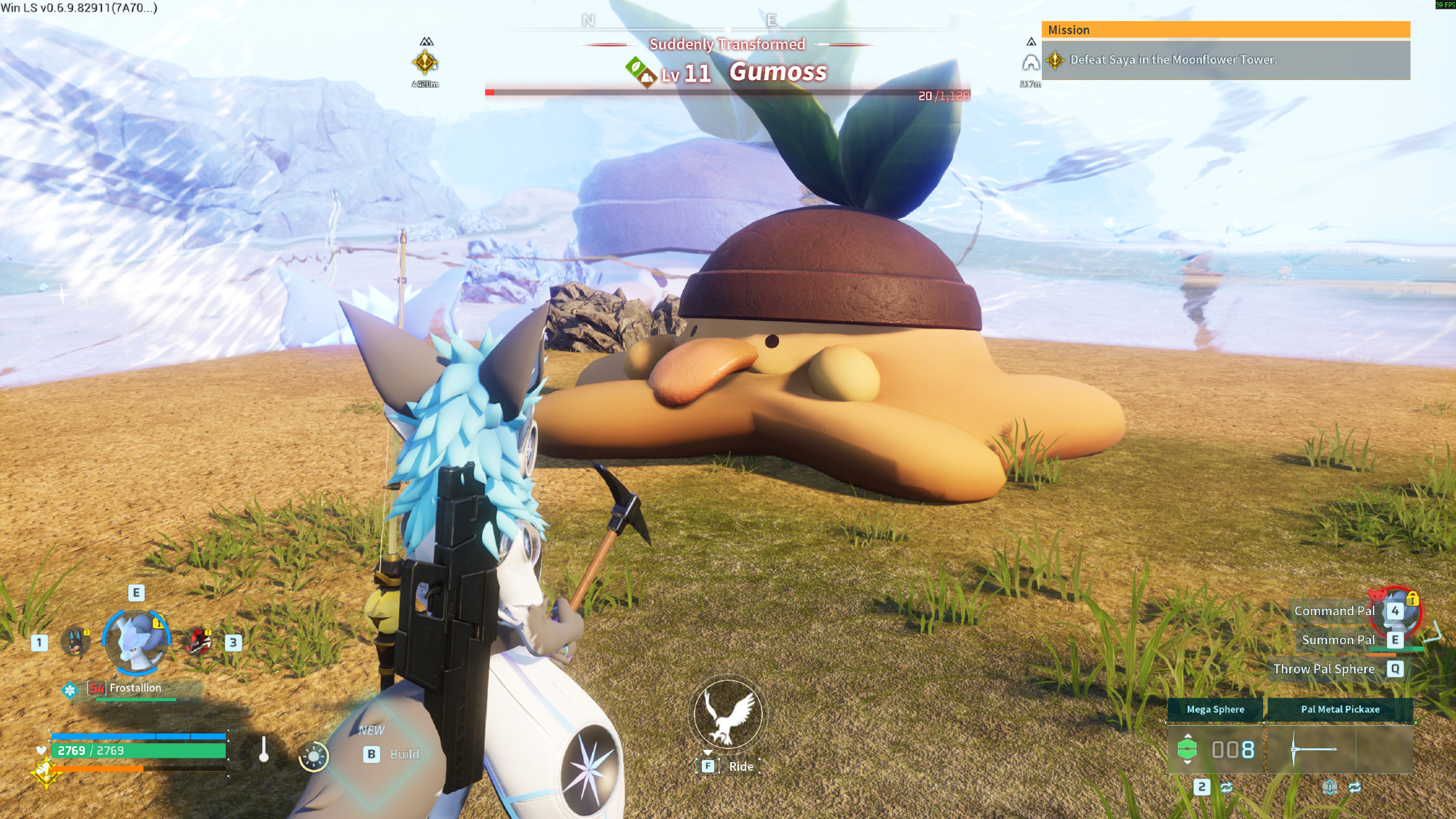Click the yellow quest marker on compass
The image size is (1456, 819).
point(425,63)
